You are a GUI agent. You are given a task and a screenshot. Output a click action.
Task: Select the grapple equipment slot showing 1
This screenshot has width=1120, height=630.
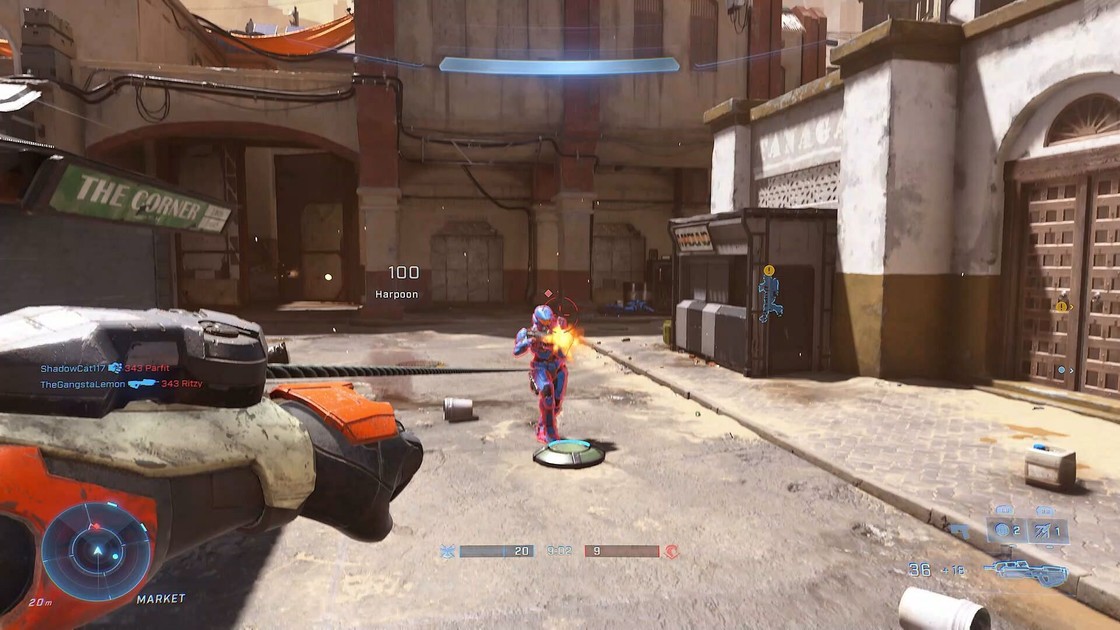click(x=1047, y=531)
